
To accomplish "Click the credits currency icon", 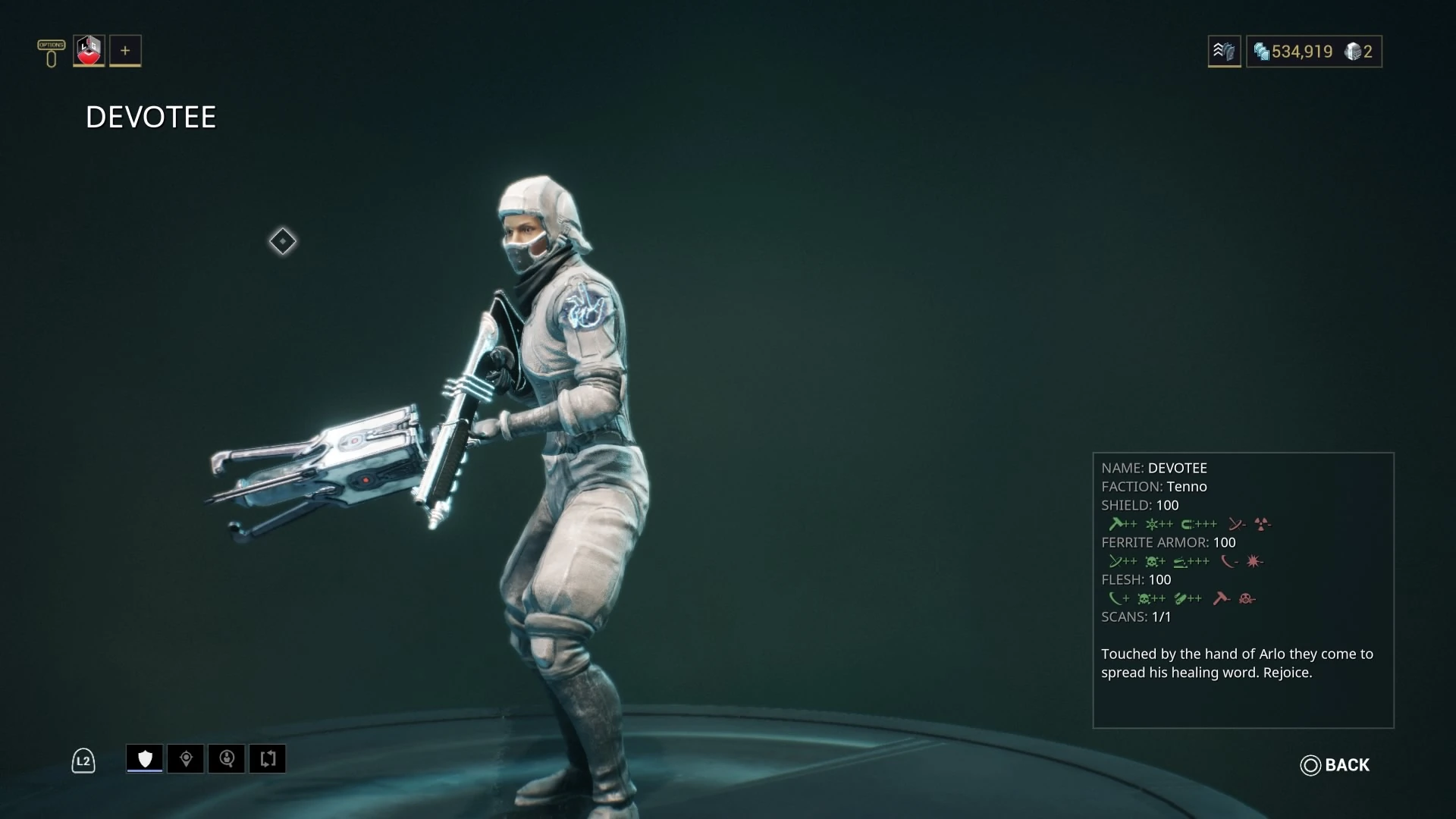I will [x=1261, y=52].
